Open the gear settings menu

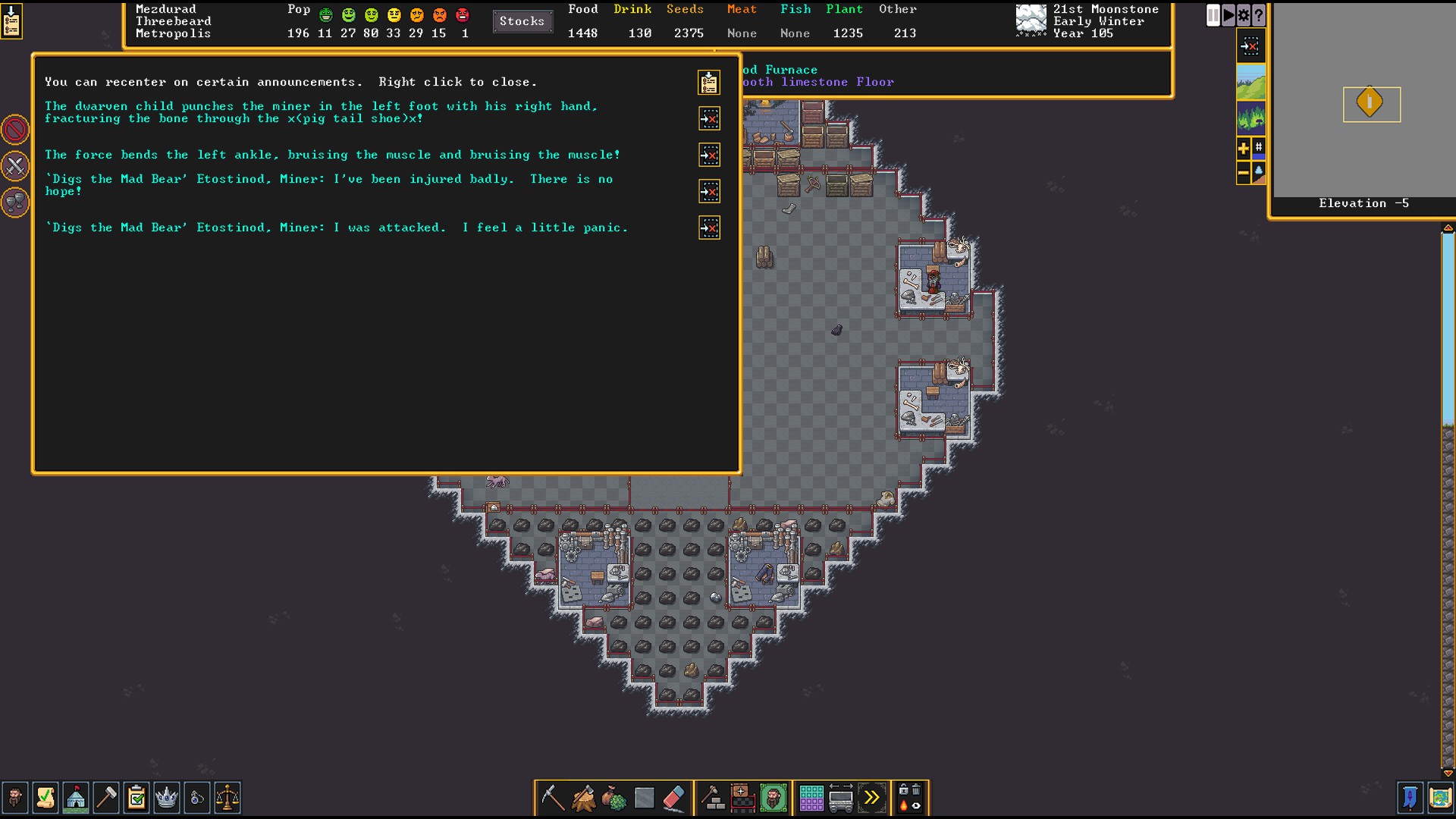[1244, 15]
